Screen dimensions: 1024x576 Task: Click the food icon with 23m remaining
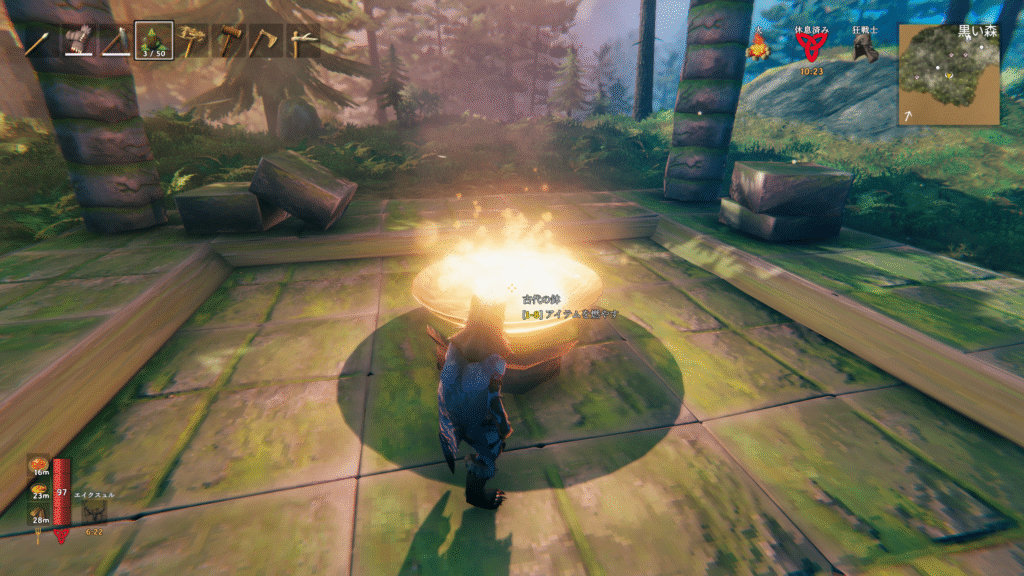coord(40,489)
